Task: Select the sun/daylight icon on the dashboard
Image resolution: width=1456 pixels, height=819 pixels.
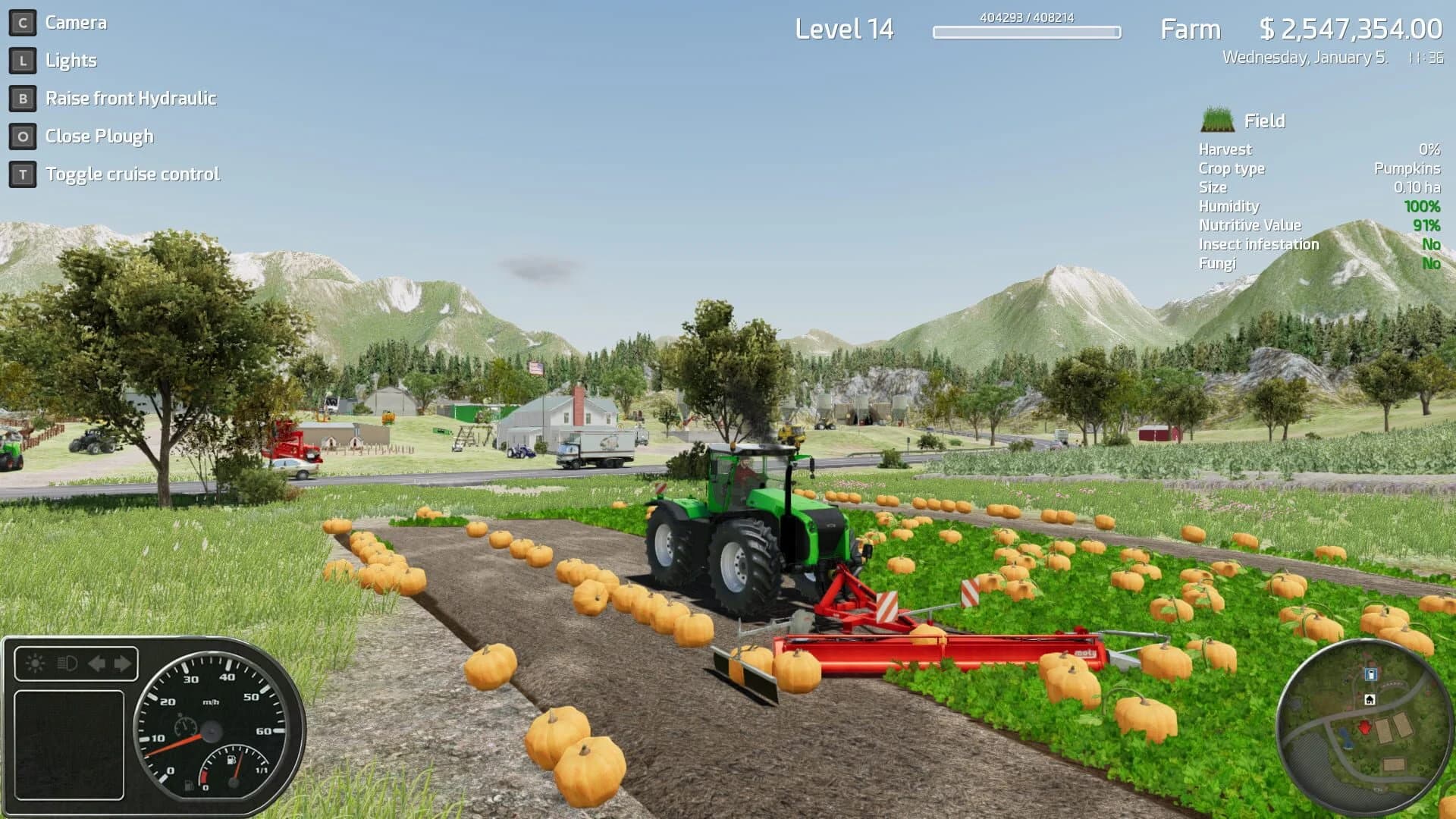Action: 35,663
